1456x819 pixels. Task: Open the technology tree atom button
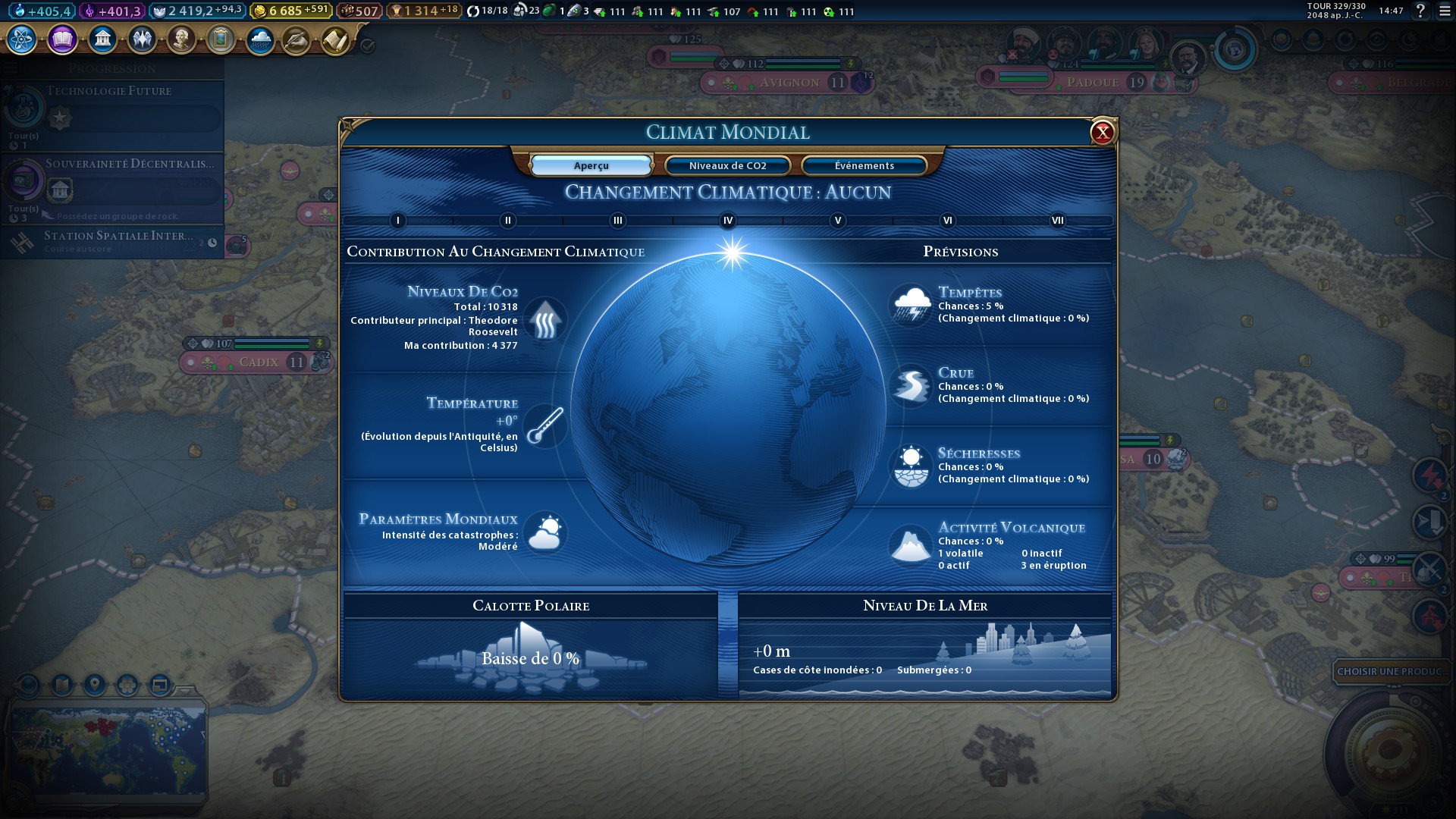[x=22, y=39]
